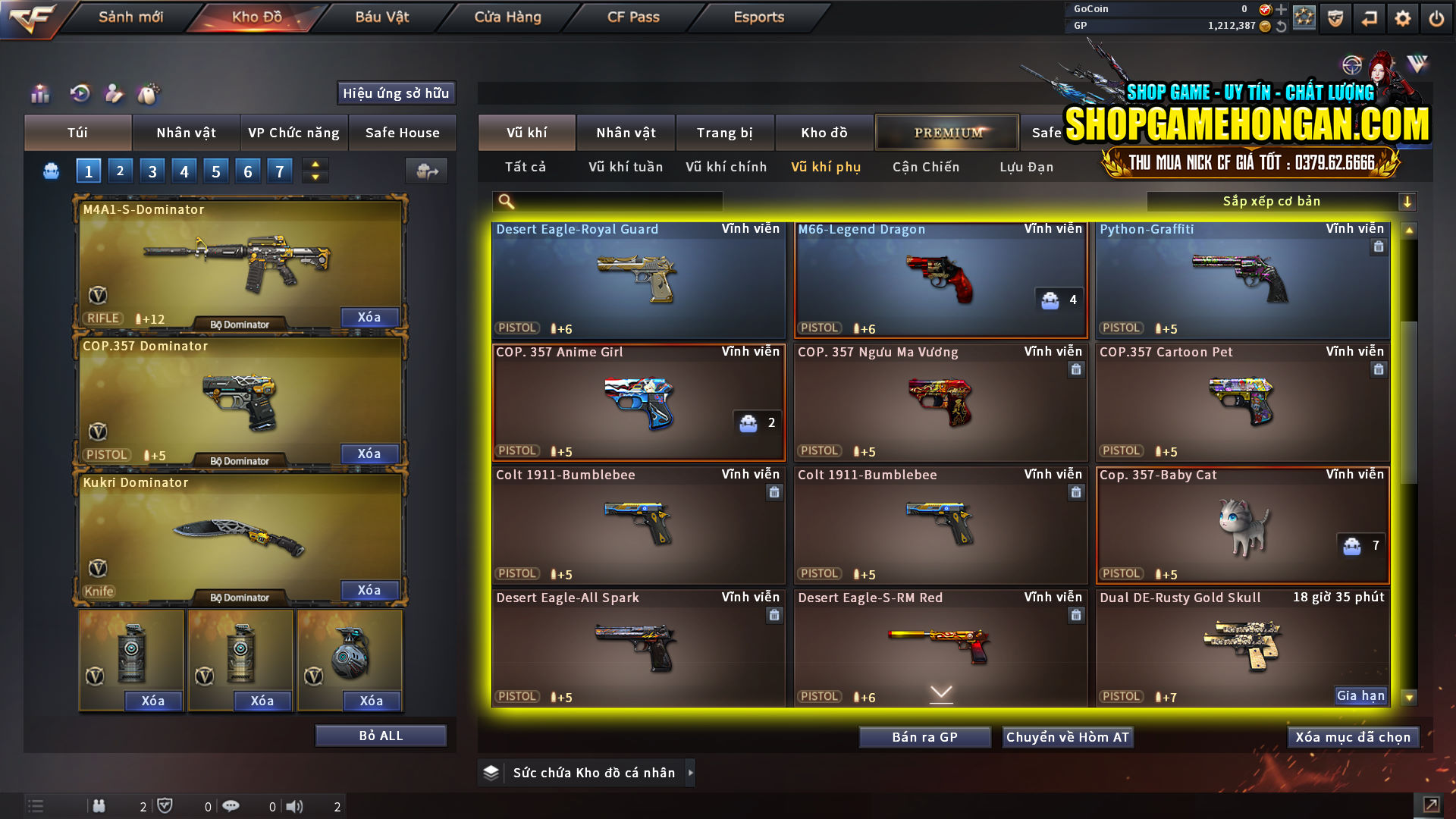Click the magnifier icon in the search bar
This screenshot has height=819, width=1456.
pos(504,201)
